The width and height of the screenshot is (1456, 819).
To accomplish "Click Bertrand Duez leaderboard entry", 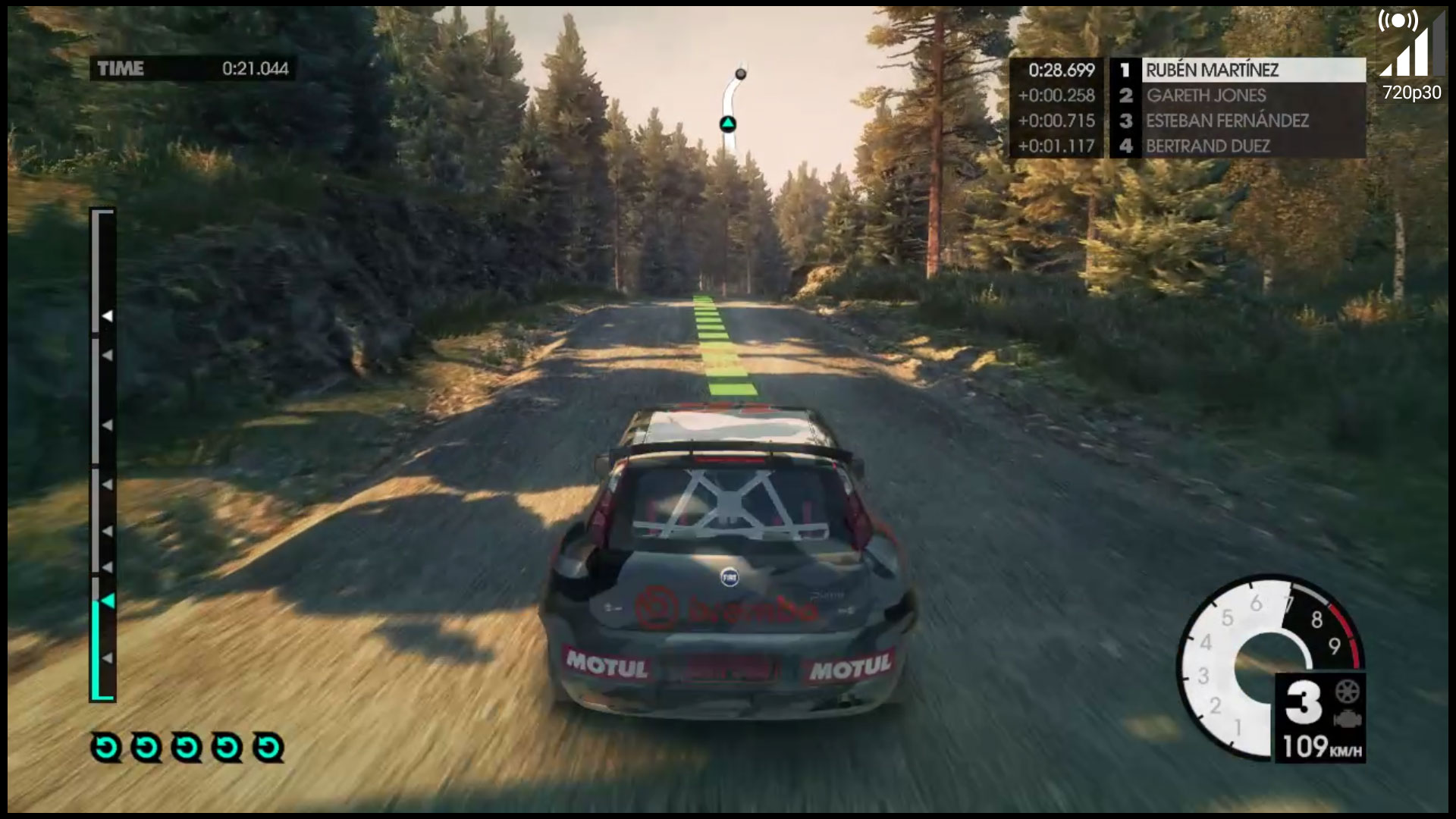I will (x=1207, y=146).
